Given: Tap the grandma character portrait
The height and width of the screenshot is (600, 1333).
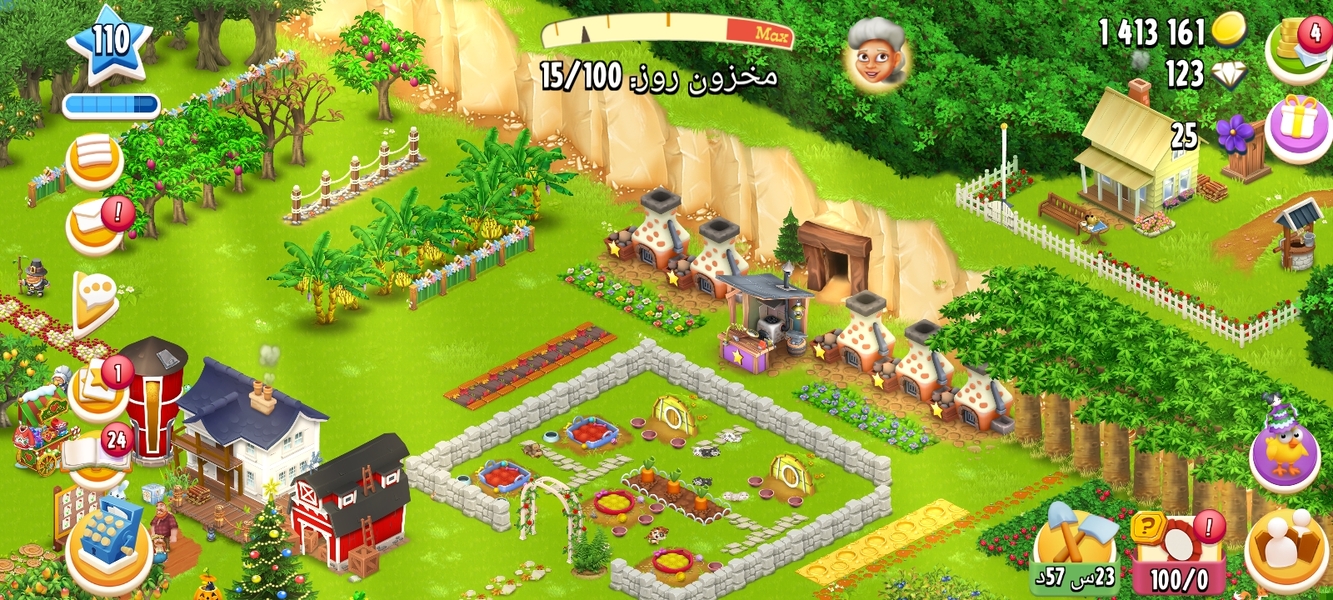Looking at the screenshot, I should coord(875,54).
